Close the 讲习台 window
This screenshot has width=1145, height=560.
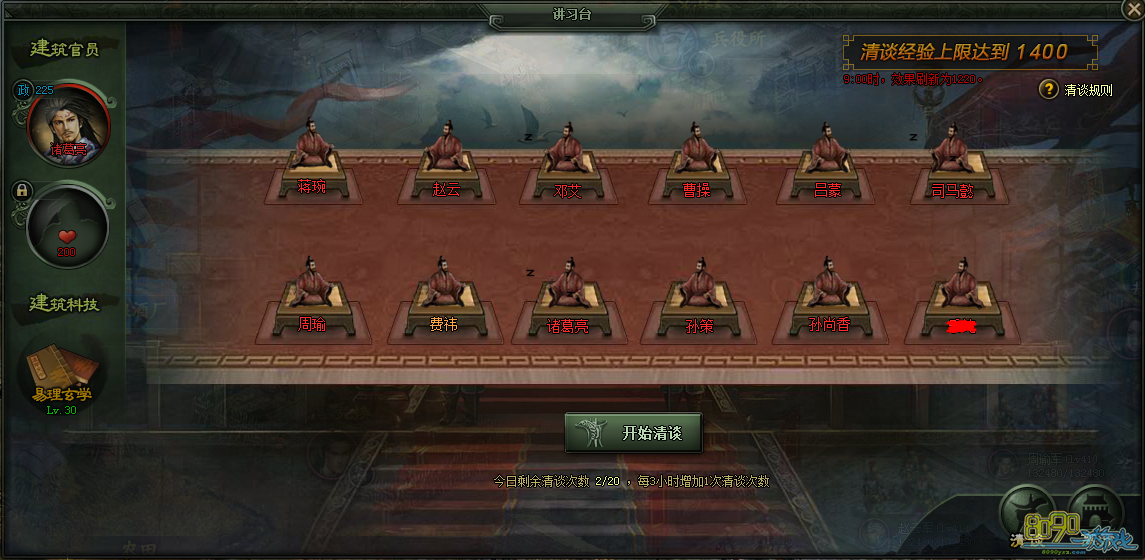point(1131,11)
